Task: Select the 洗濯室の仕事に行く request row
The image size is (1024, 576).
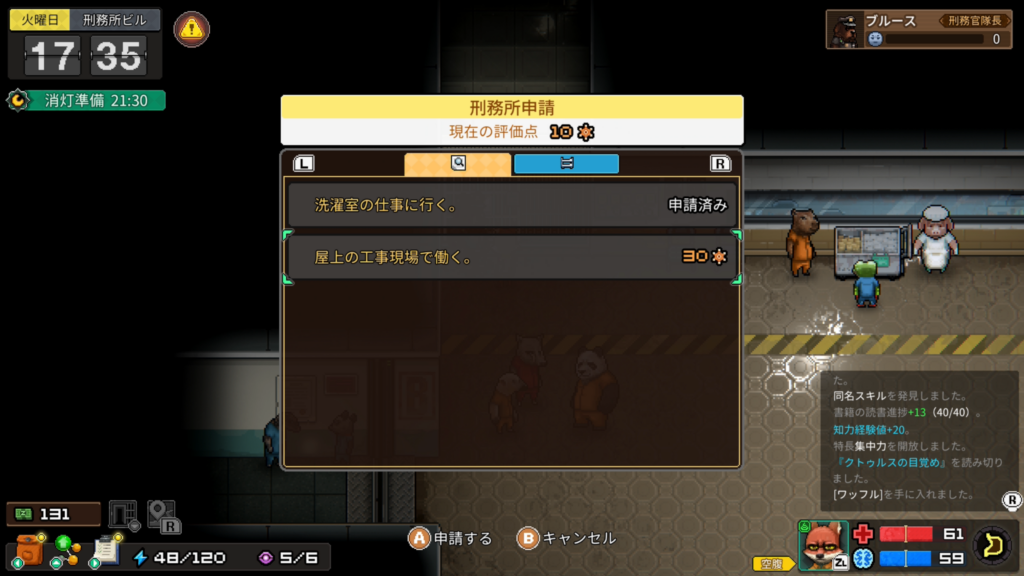Action: point(511,205)
